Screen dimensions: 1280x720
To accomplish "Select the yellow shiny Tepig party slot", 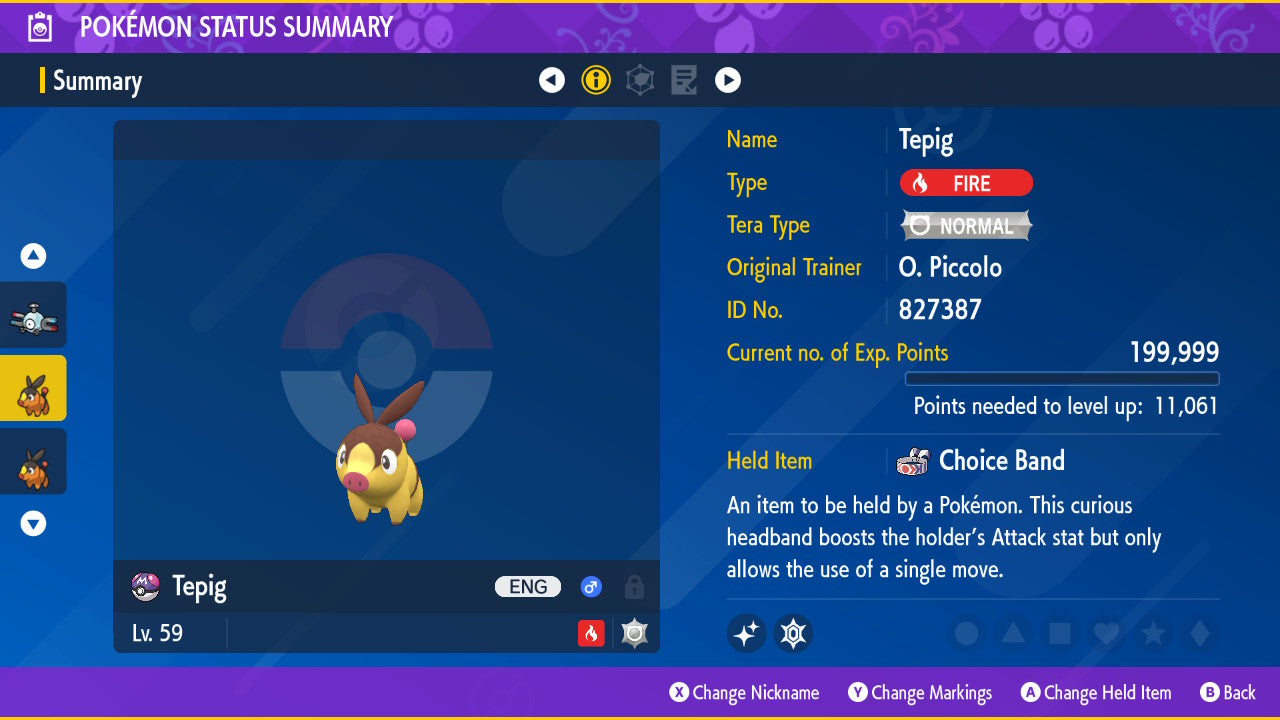I will (34, 389).
